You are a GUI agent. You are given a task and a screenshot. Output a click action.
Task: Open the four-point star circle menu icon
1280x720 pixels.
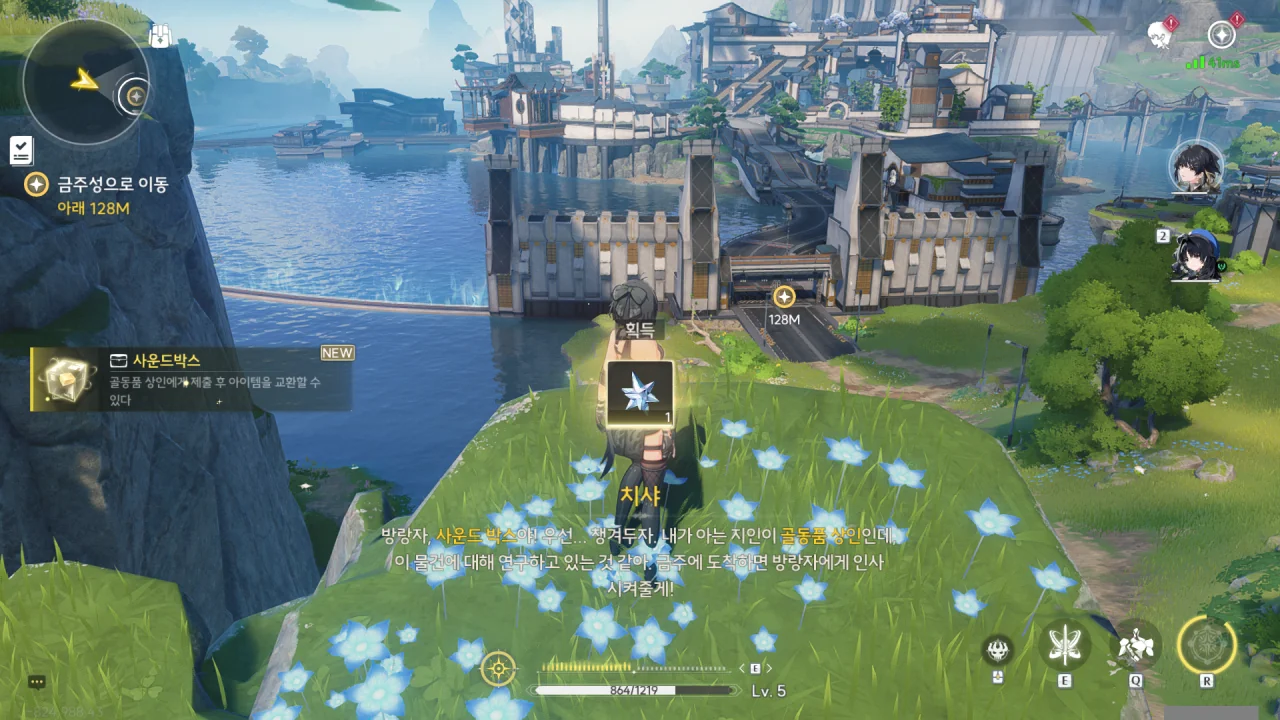[1221, 35]
